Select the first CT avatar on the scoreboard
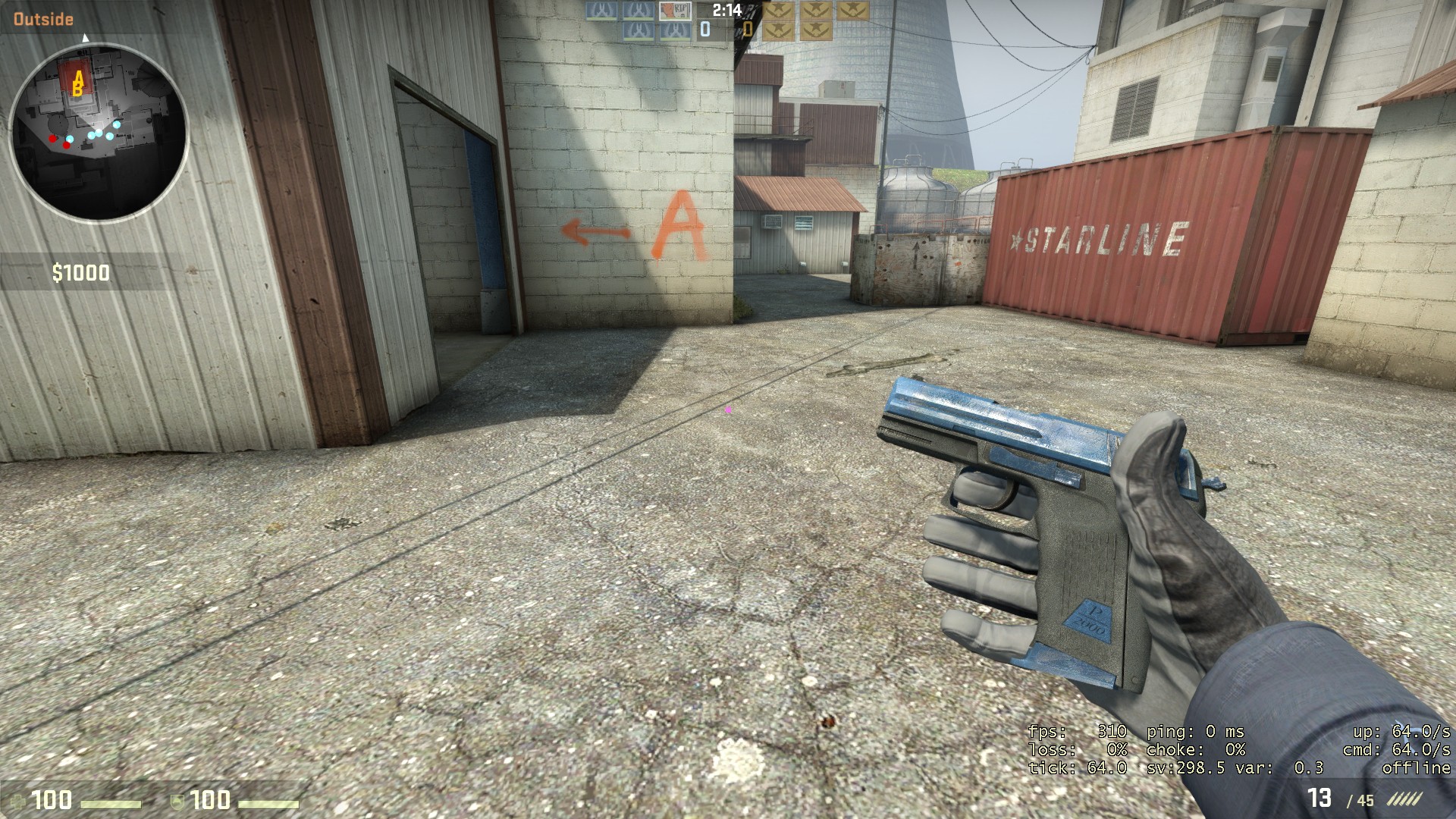Image resolution: width=1456 pixels, height=819 pixels. (x=601, y=11)
